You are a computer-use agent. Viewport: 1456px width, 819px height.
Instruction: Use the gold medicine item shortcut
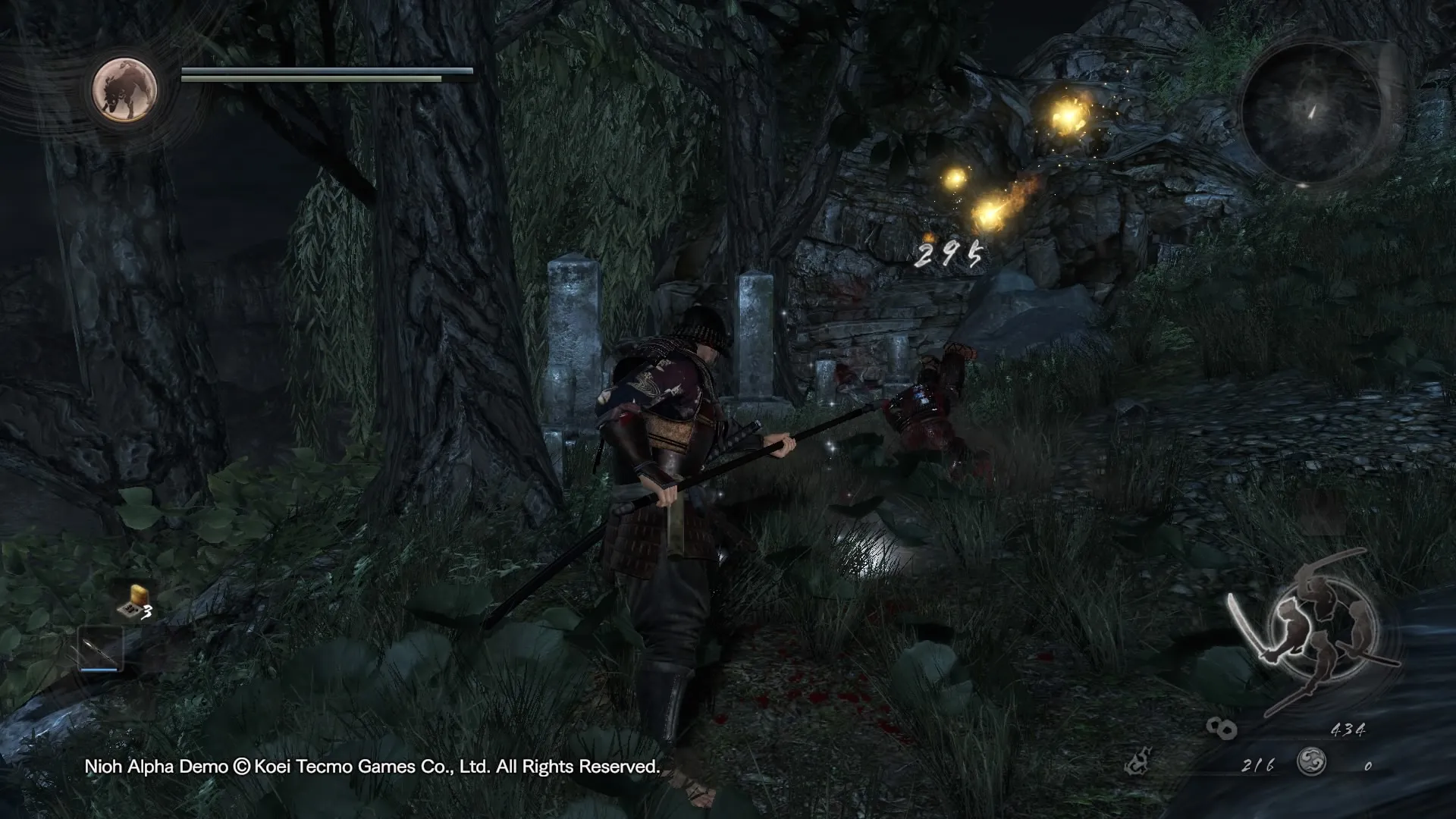134,601
